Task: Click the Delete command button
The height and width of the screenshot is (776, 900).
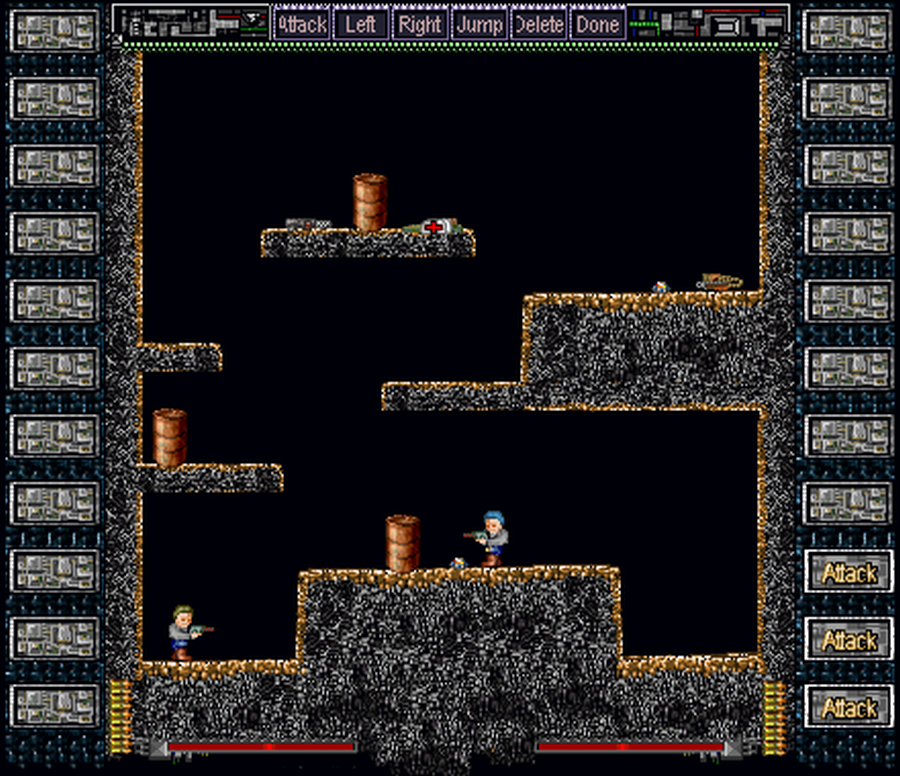Action: (539, 24)
